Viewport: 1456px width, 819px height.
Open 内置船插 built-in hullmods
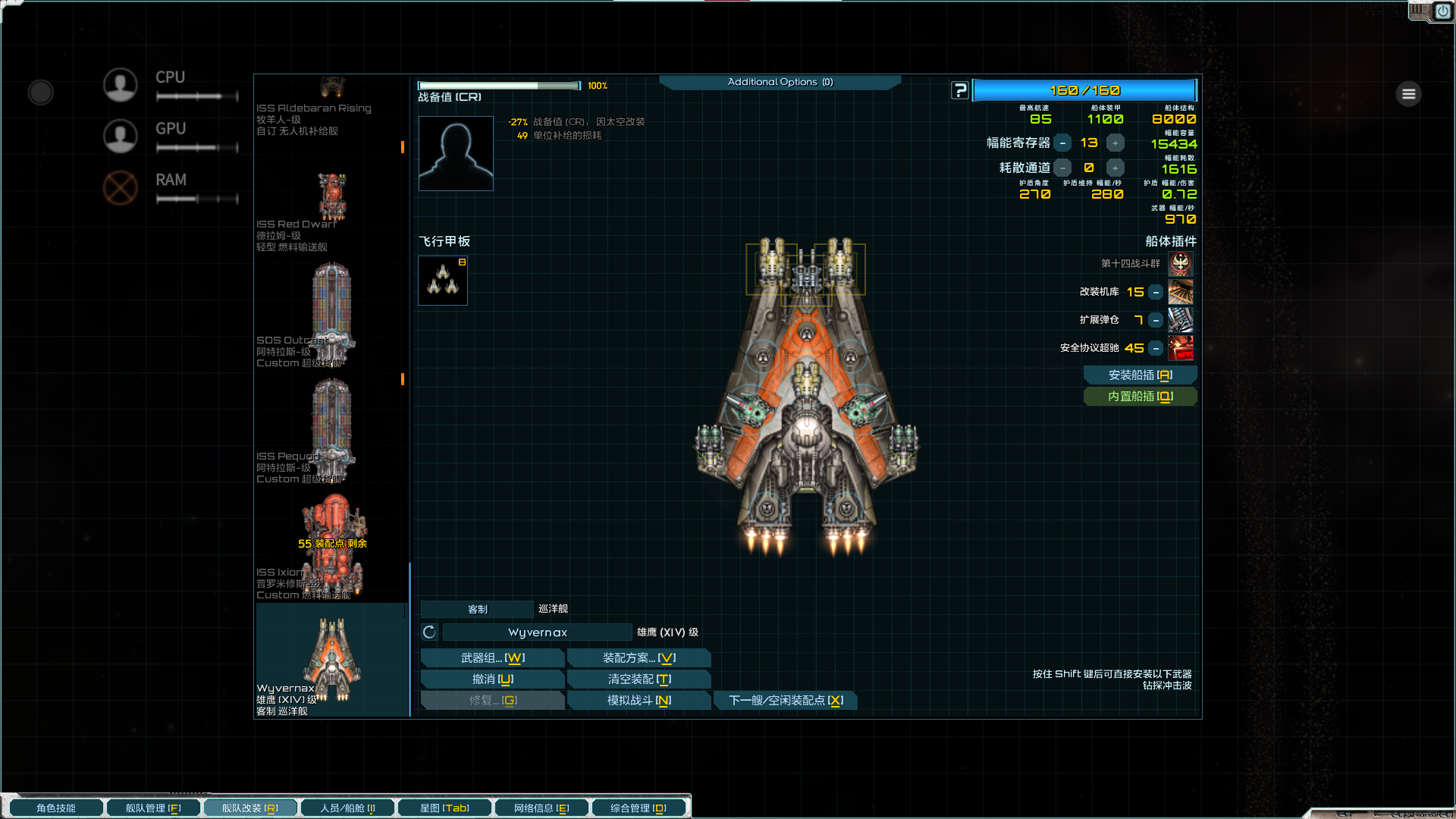point(1140,397)
